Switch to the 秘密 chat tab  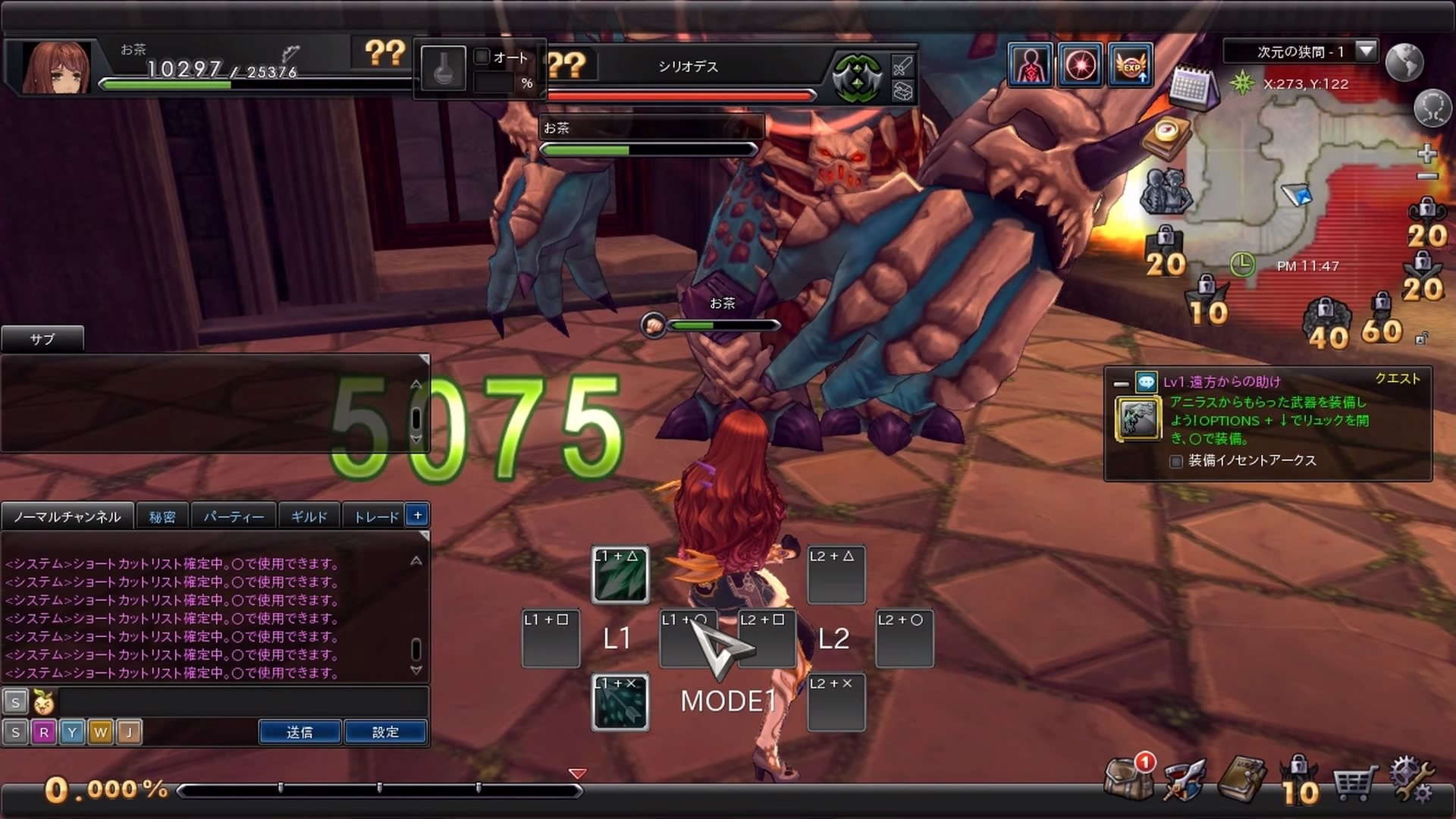pyautogui.click(x=162, y=516)
